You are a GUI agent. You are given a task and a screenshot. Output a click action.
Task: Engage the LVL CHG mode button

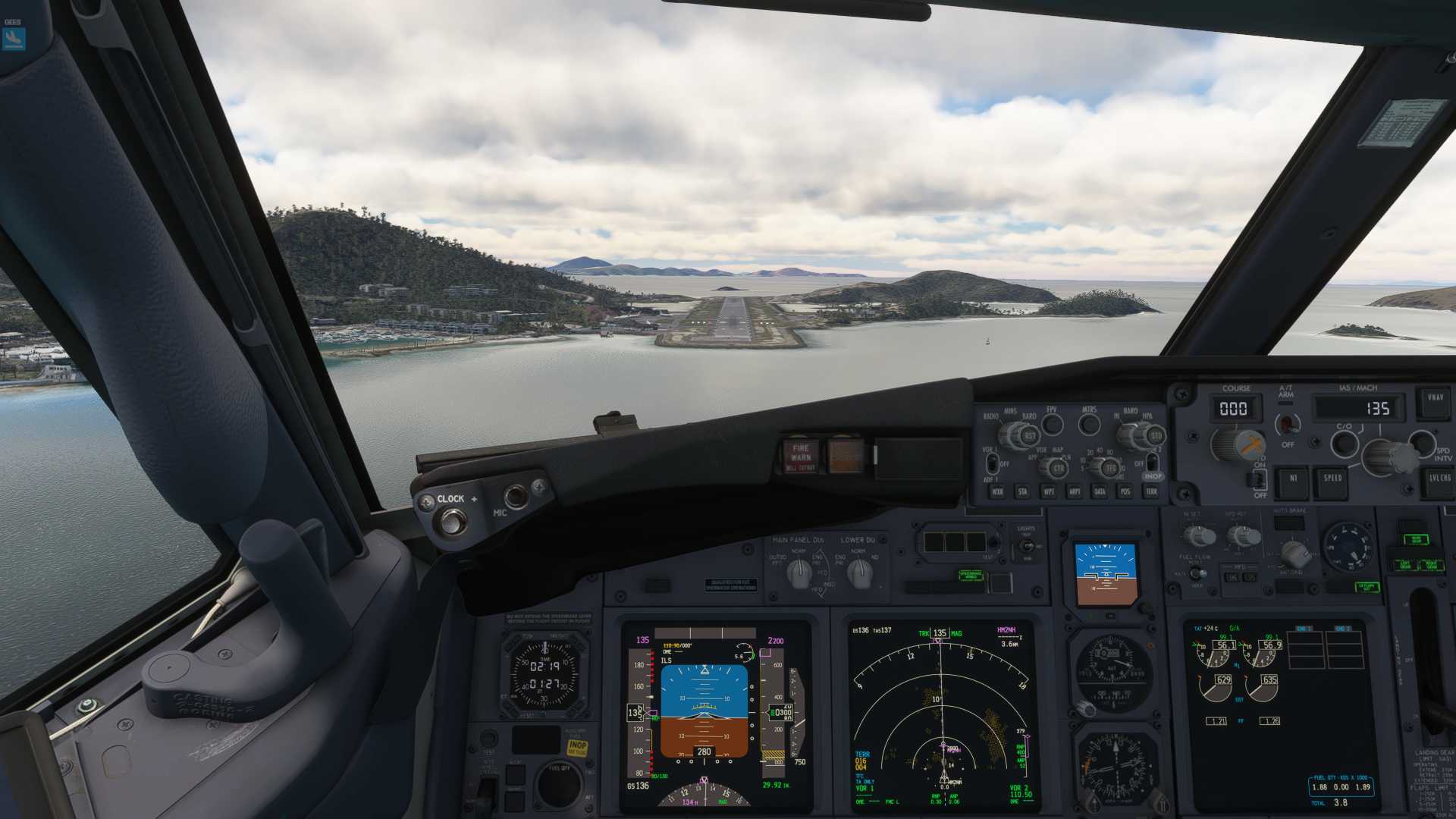click(1439, 480)
